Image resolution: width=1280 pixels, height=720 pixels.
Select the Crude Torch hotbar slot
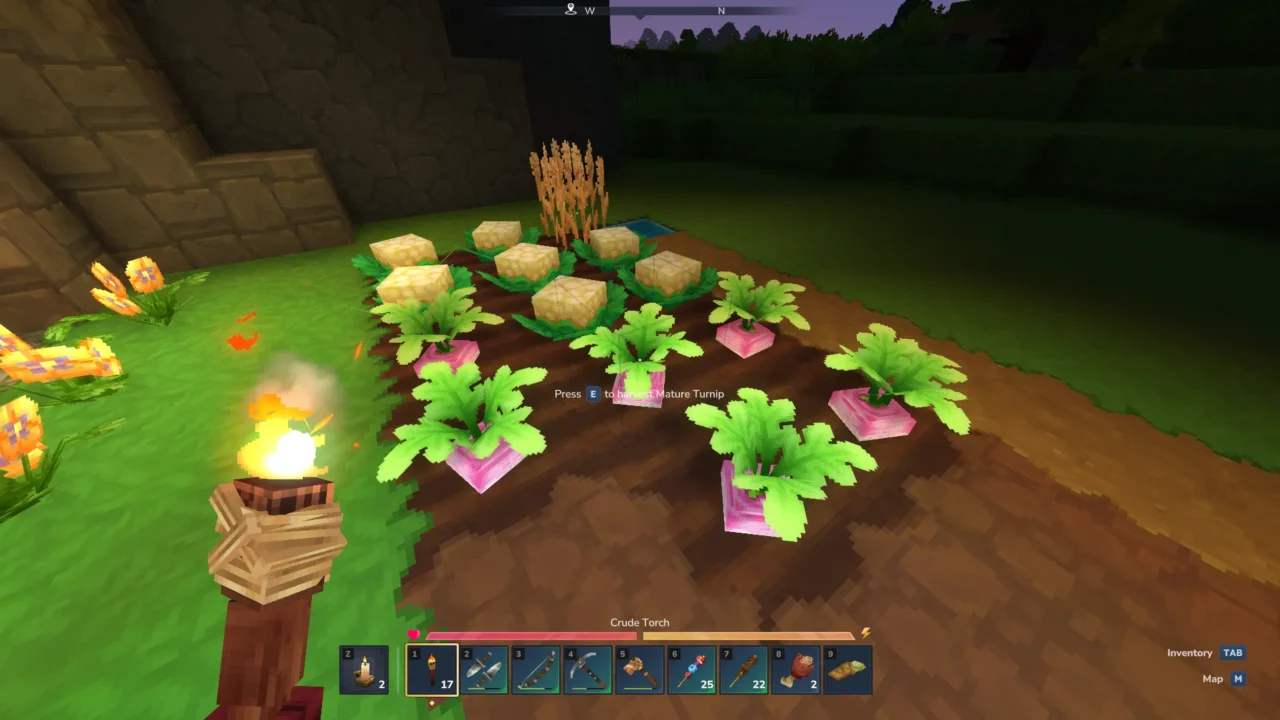tap(432, 670)
